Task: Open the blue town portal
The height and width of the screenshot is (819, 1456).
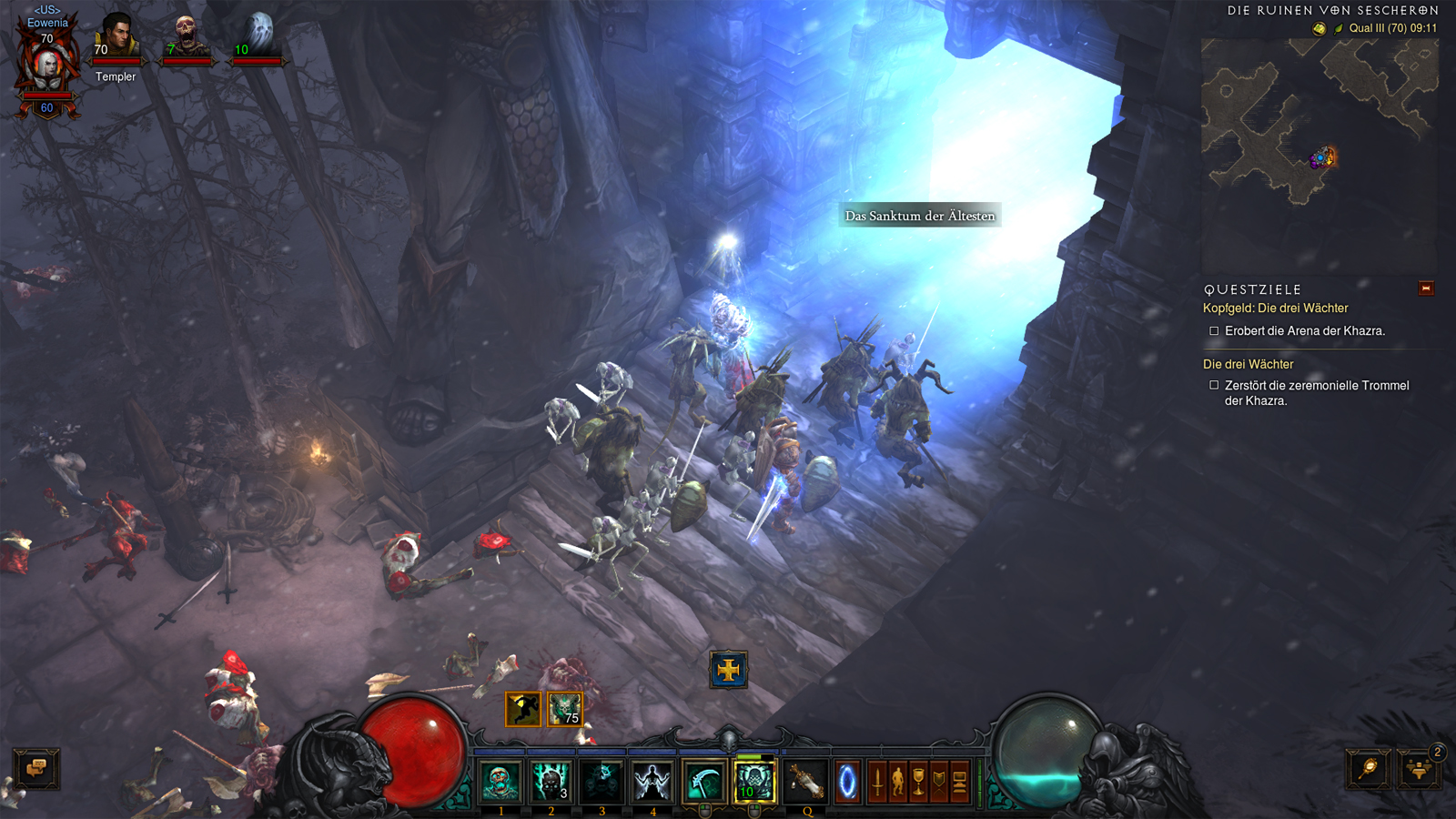Action: point(847,782)
